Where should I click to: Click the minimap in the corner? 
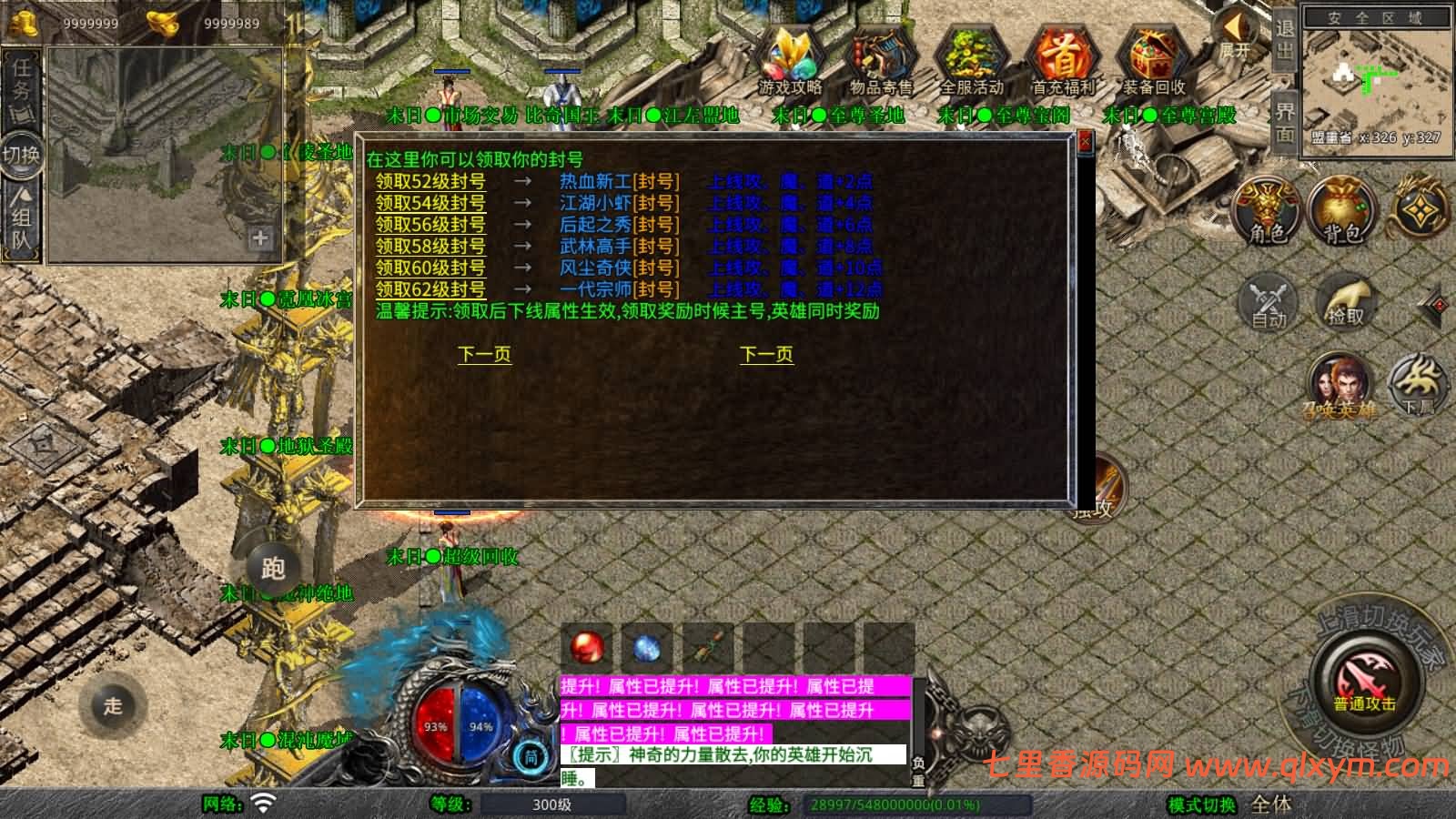point(1374,80)
